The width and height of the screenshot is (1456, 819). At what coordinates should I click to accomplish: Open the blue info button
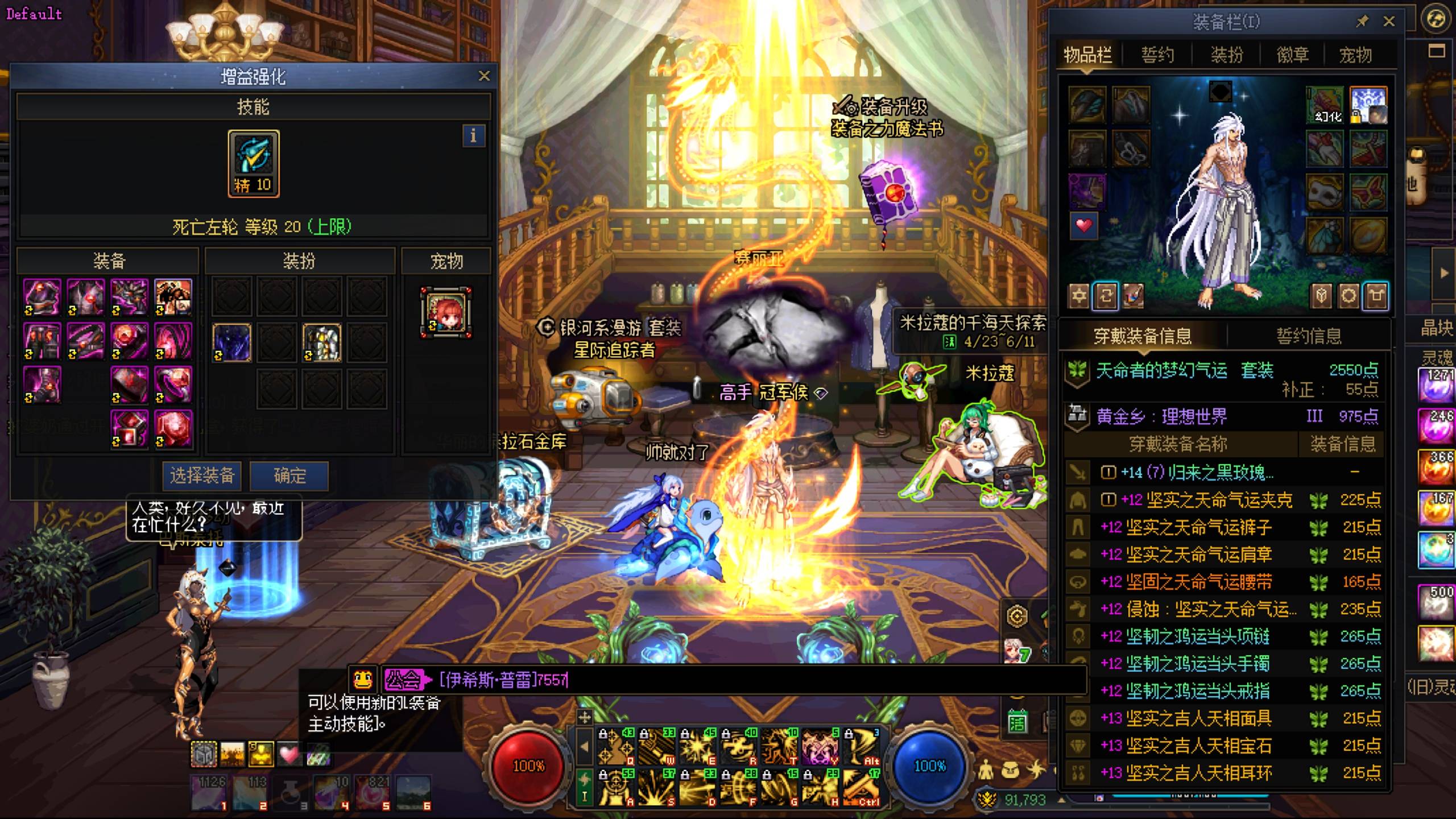pyautogui.click(x=473, y=136)
